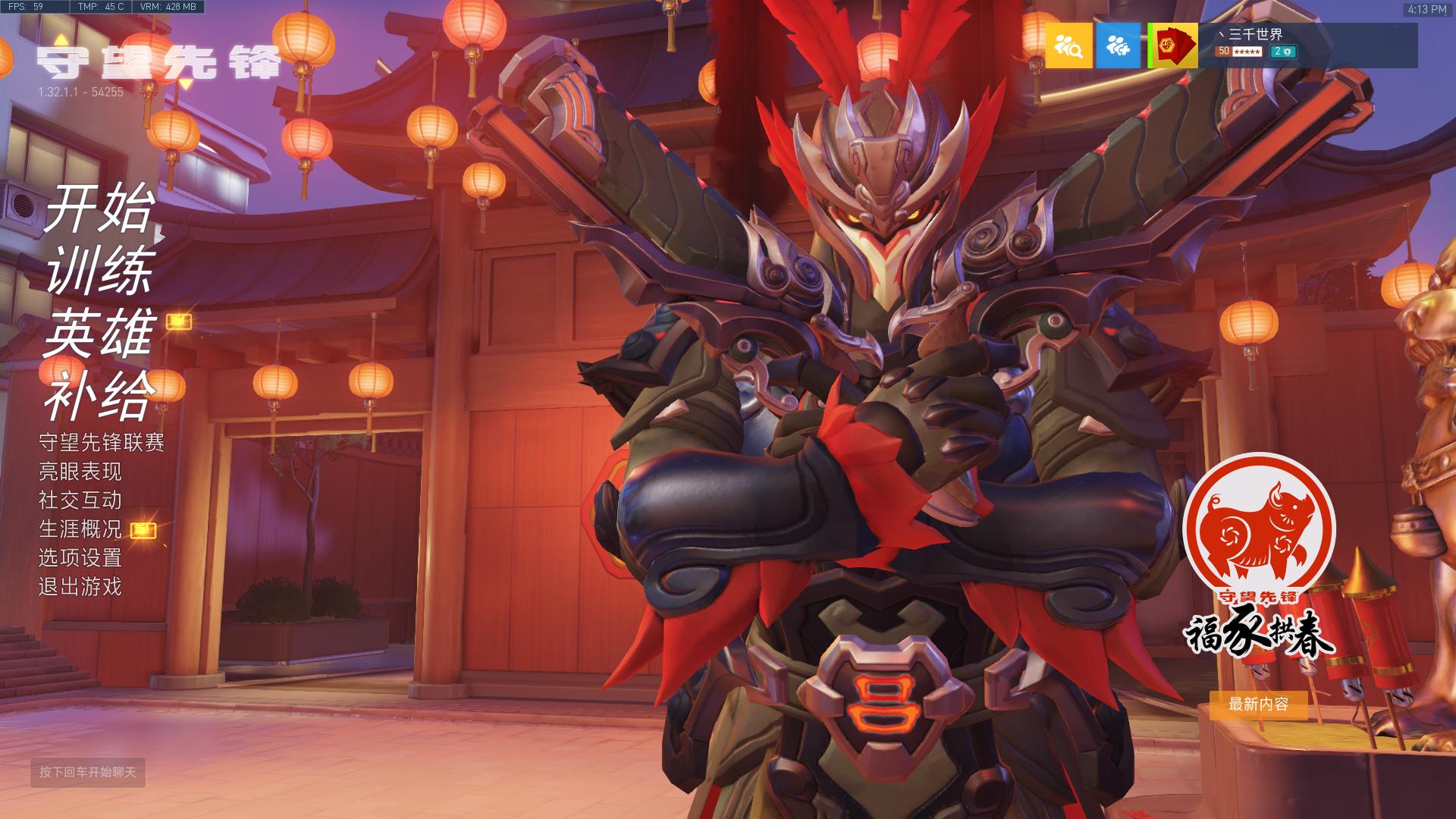Click the chat box 按下回车开始聊天
This screenshot has width=1456, height=819.
point(88,772)
